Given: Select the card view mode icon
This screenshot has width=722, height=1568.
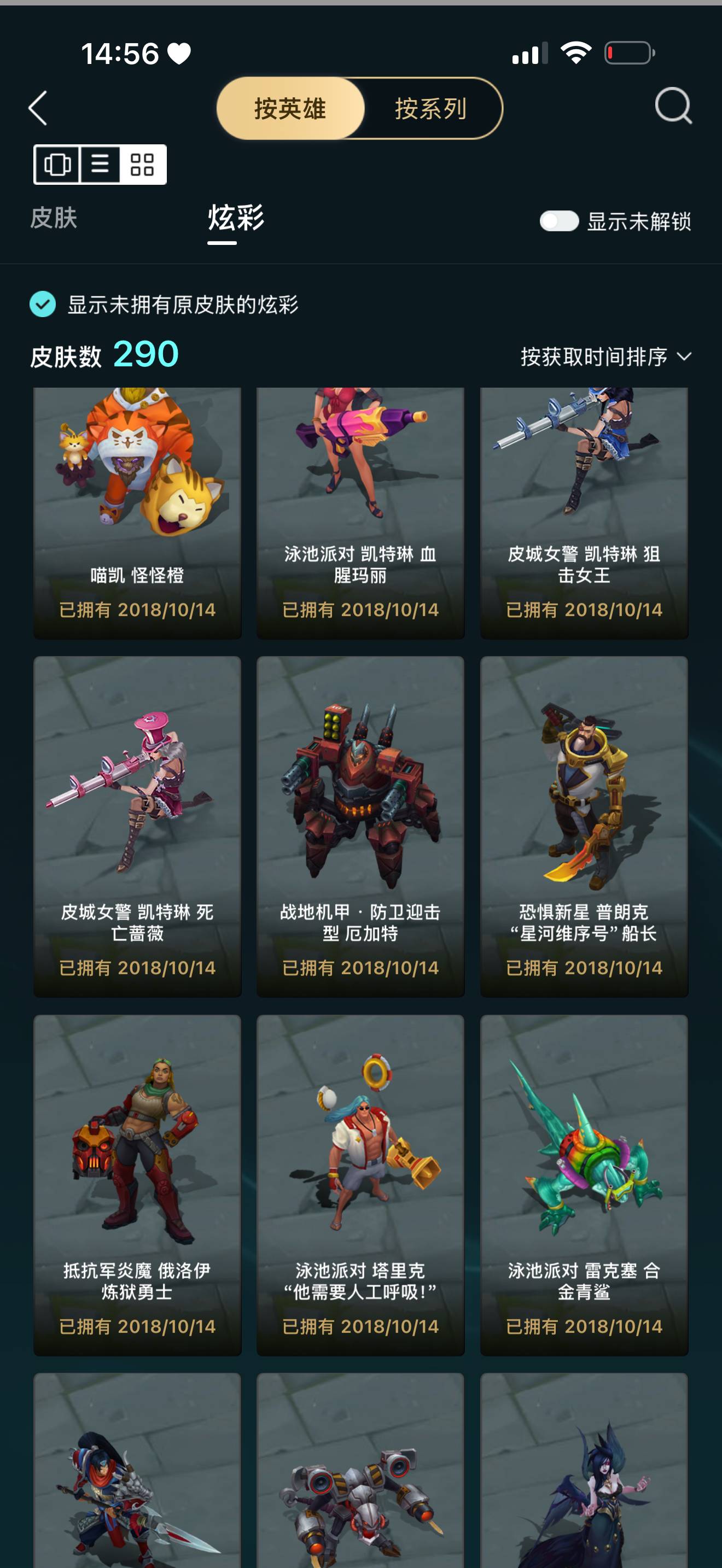Looking at the screenshot, I should [x=57, y=165].
